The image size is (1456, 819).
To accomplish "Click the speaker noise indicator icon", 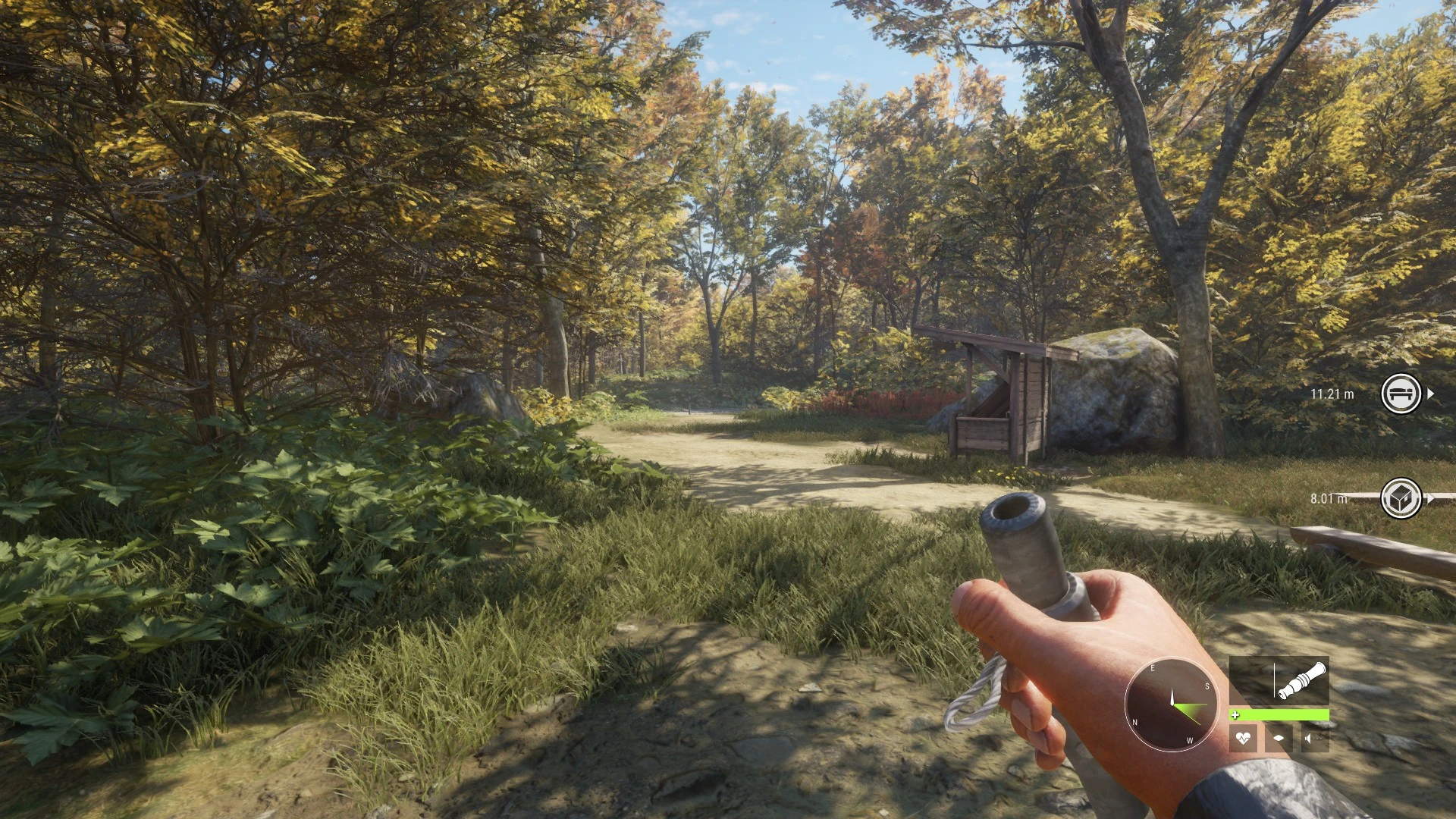I will [1314, 737].
